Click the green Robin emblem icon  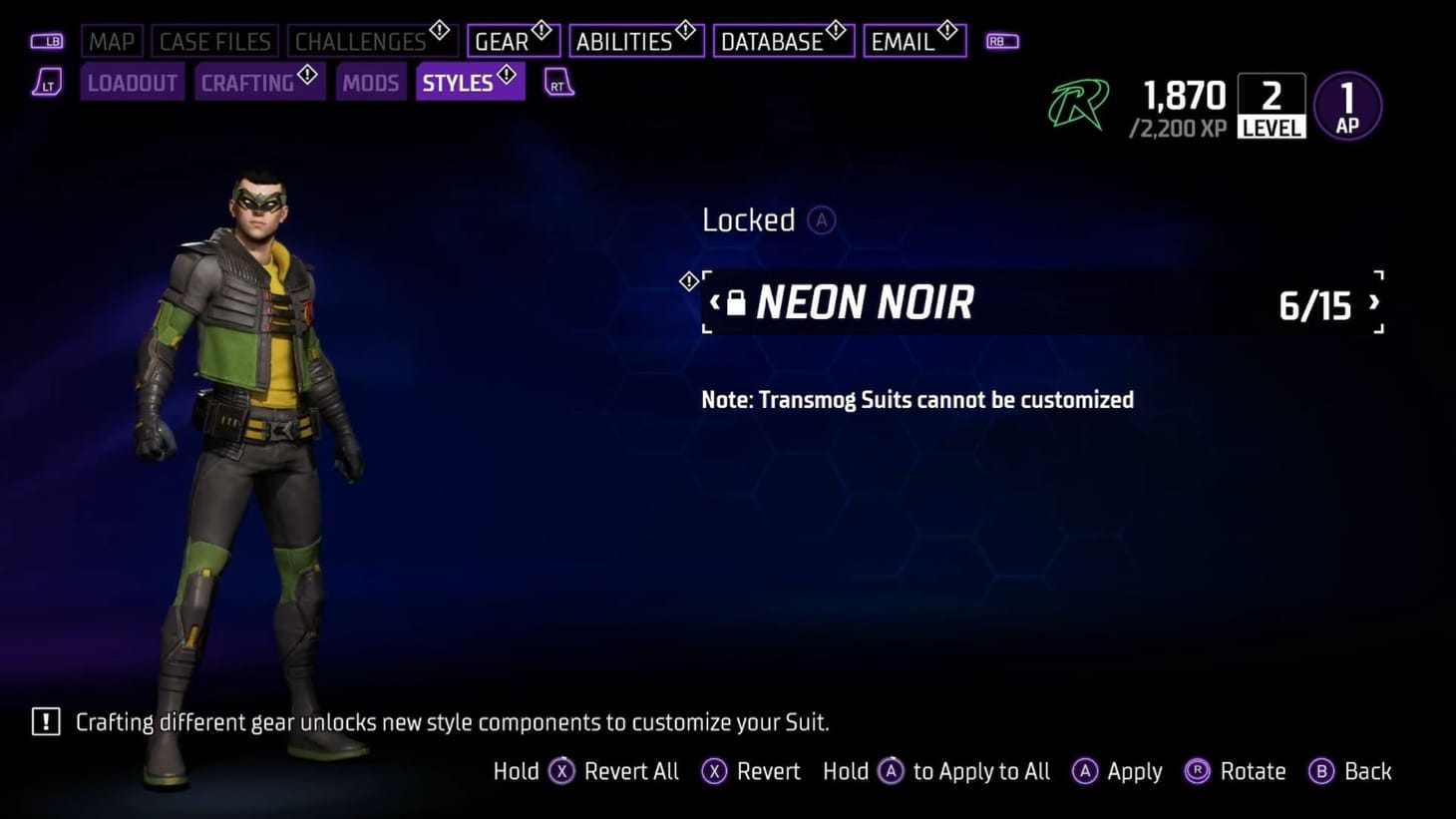pyautogui.click(x=1080, y=103)
